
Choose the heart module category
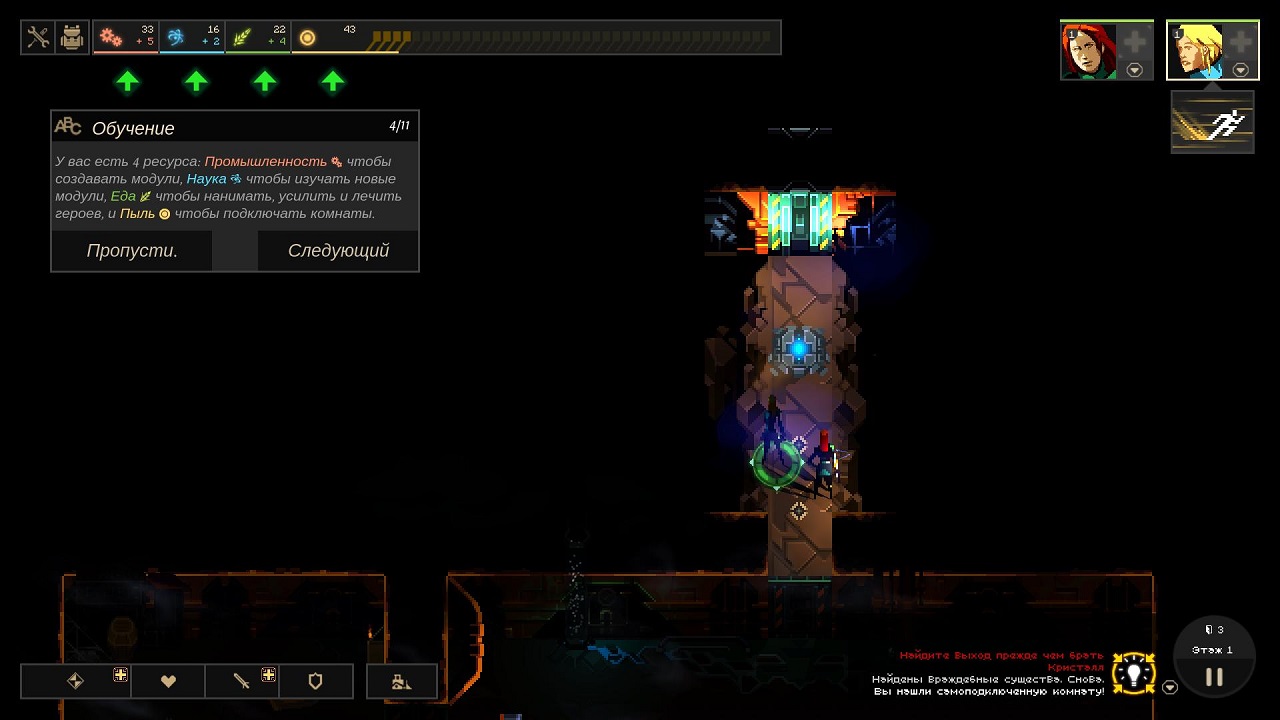click(168, 681)
